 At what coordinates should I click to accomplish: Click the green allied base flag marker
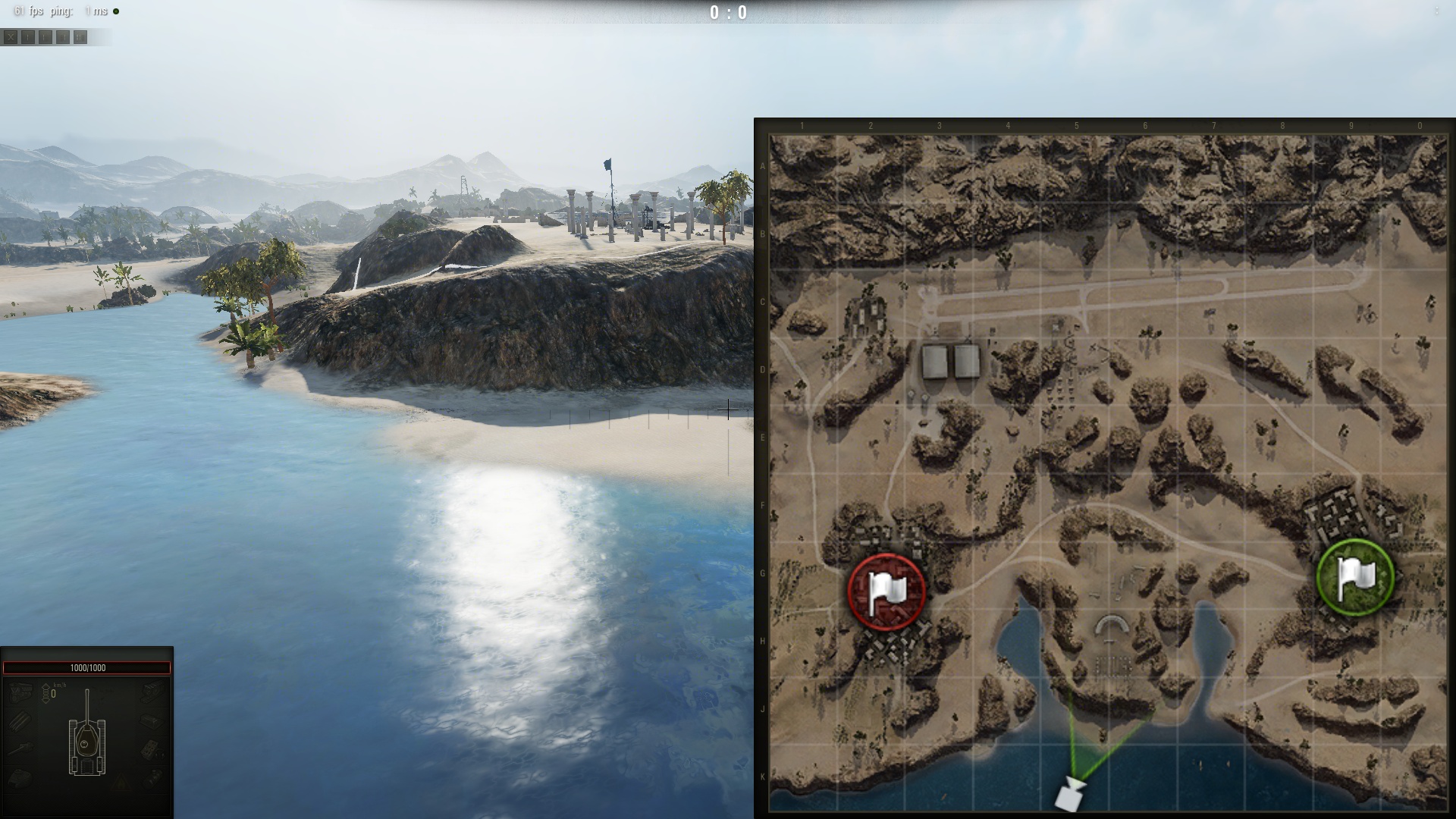tap(1355, 576)
